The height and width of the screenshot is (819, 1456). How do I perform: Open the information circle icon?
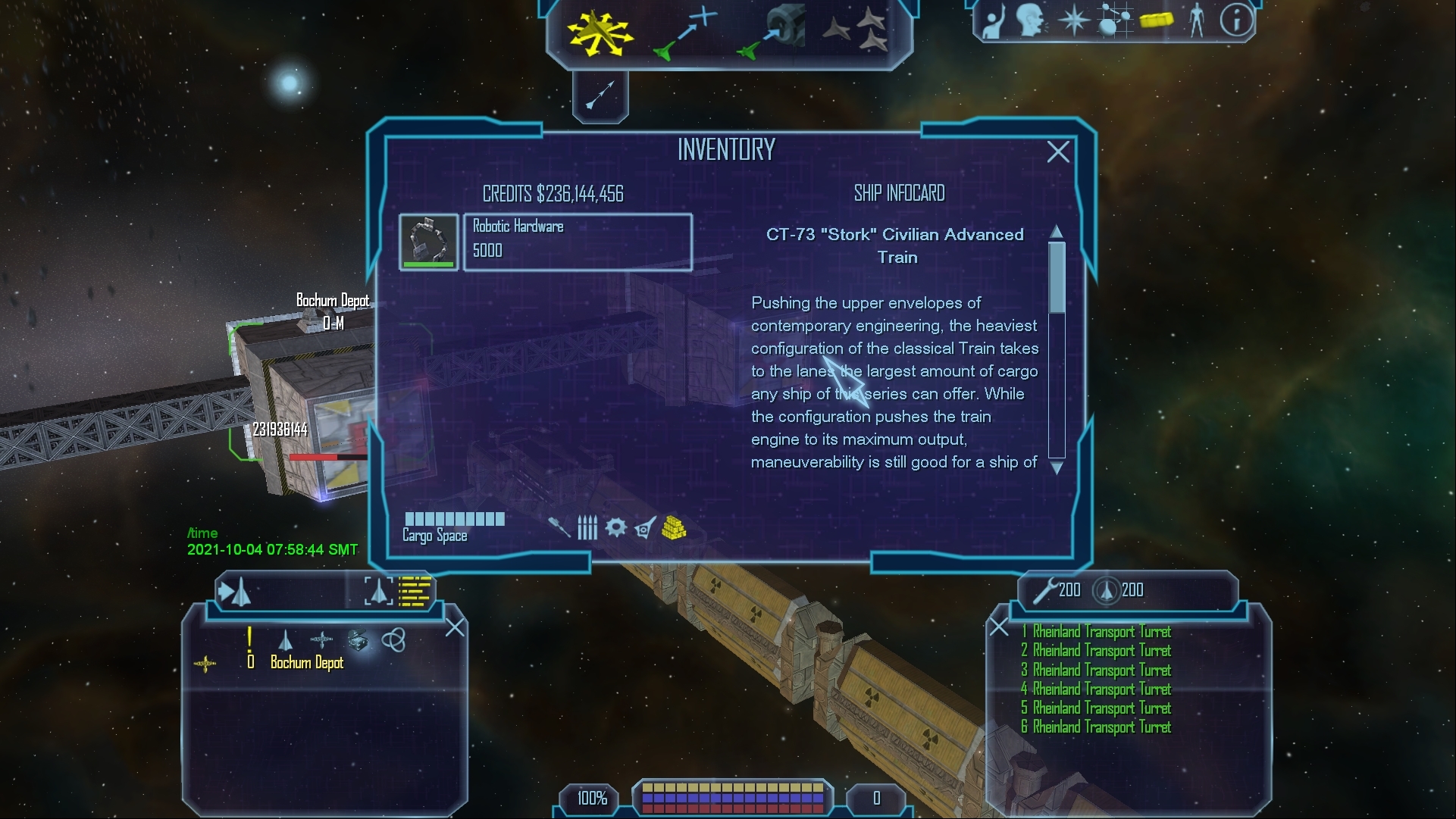(x=1236, y=20)
